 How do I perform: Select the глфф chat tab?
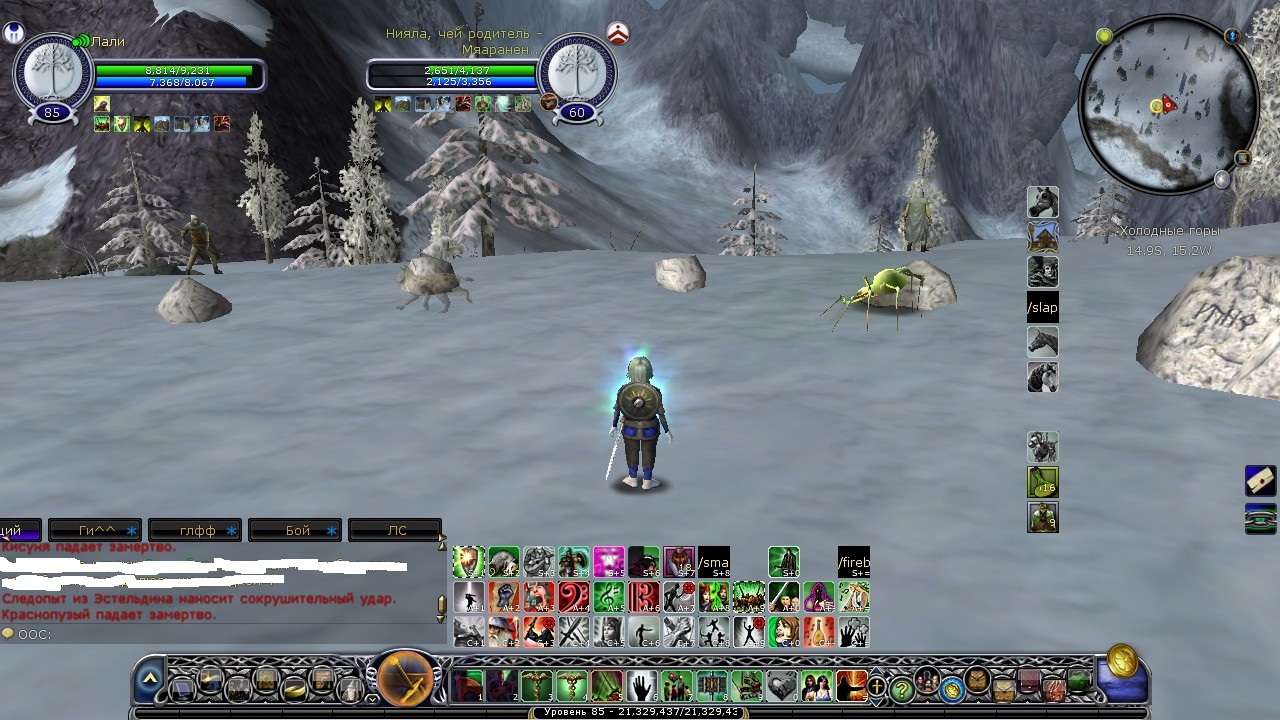(196, 530)
